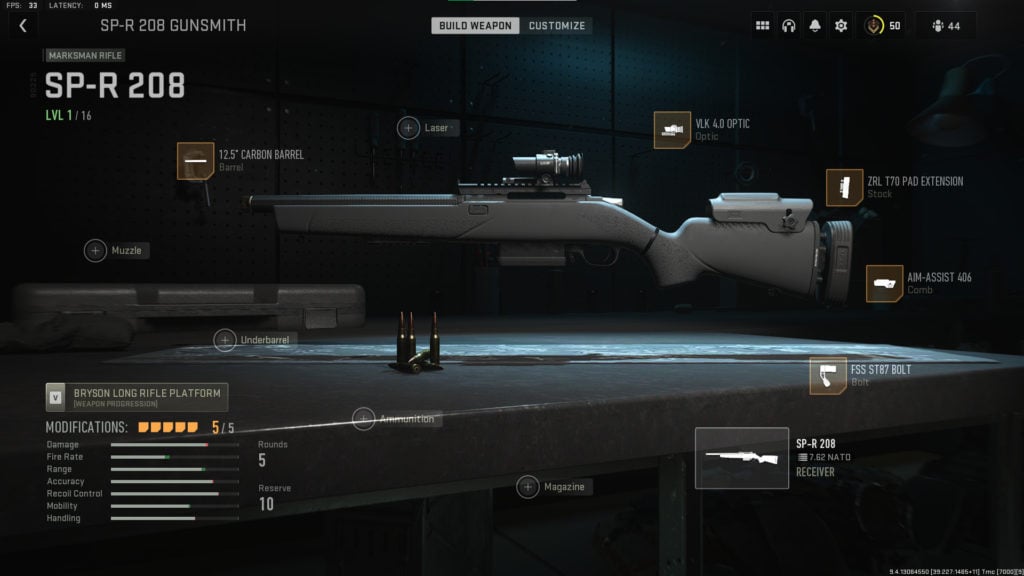Select the 12.5" Carbon Barrel slot

[194, 160]
